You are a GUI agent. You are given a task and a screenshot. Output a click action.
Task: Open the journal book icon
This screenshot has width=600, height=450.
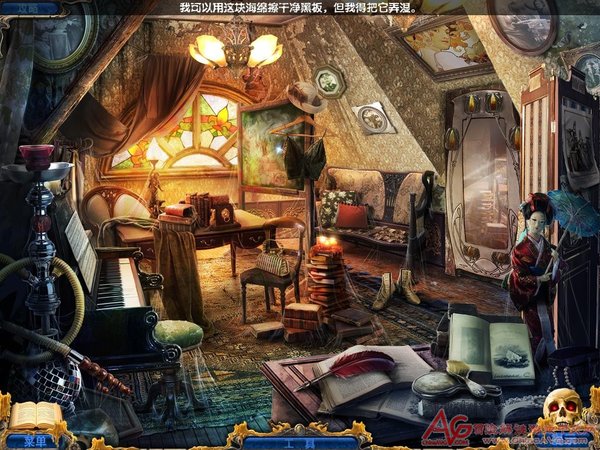34,415
